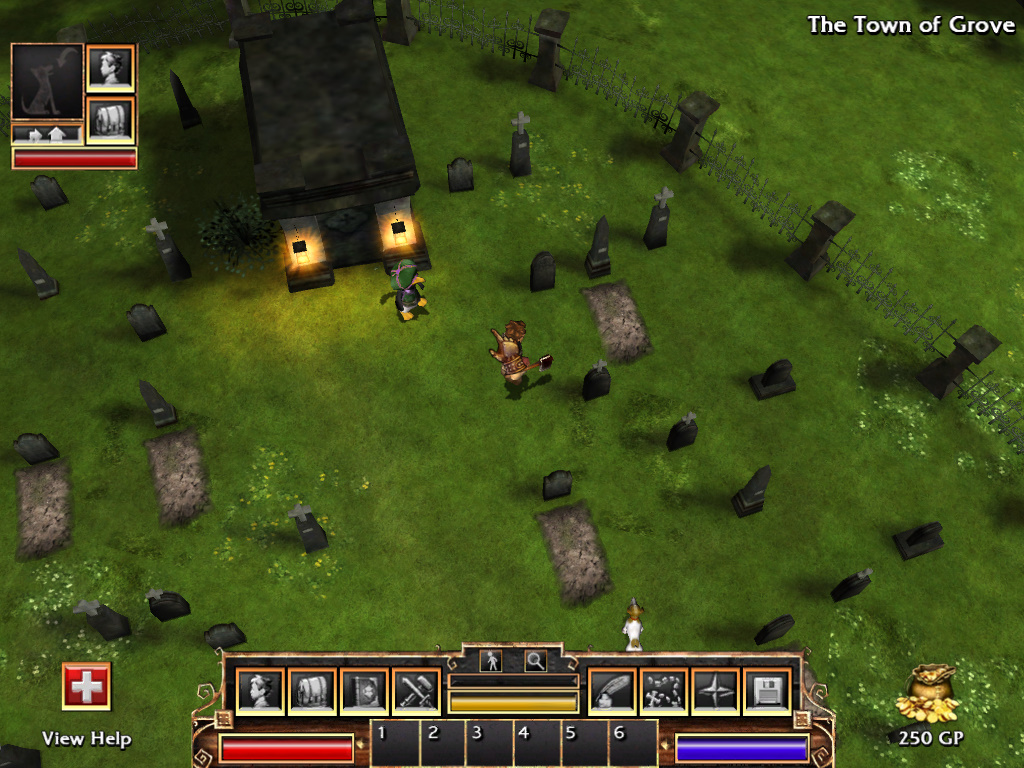1024x768 pixels.
Task: Open View Help with the red cross button
Action: pyautogui.click(x=86, y=686)
